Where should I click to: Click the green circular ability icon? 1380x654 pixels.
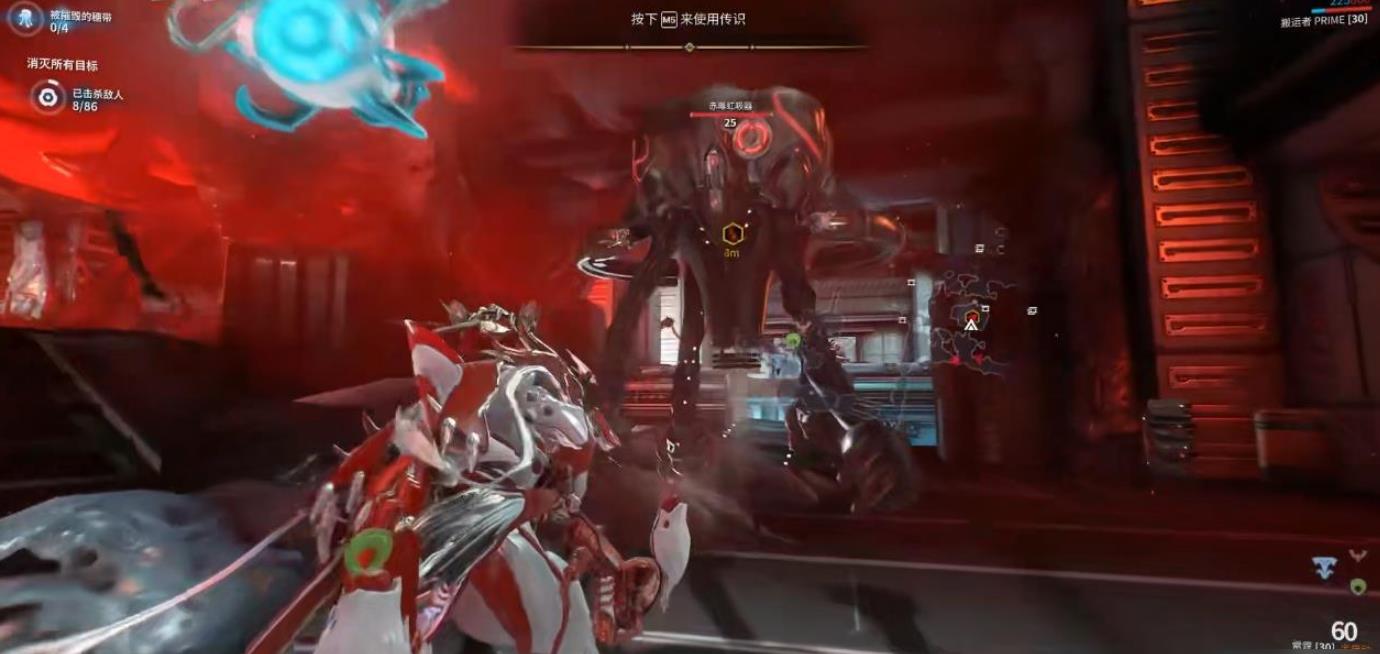click(x=1357, y=586)
